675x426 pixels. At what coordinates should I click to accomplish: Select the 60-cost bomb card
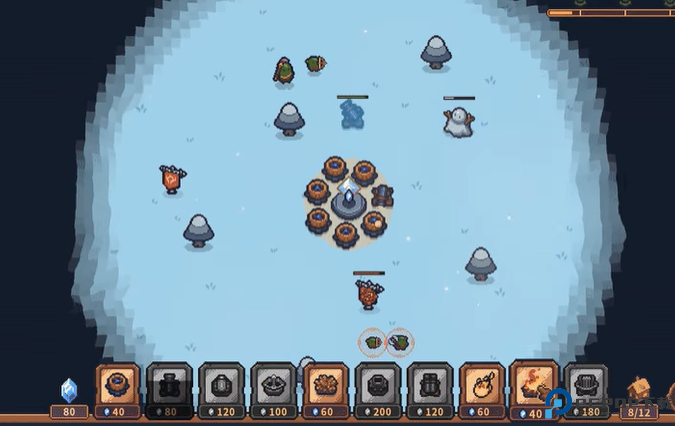pos(482,389)
